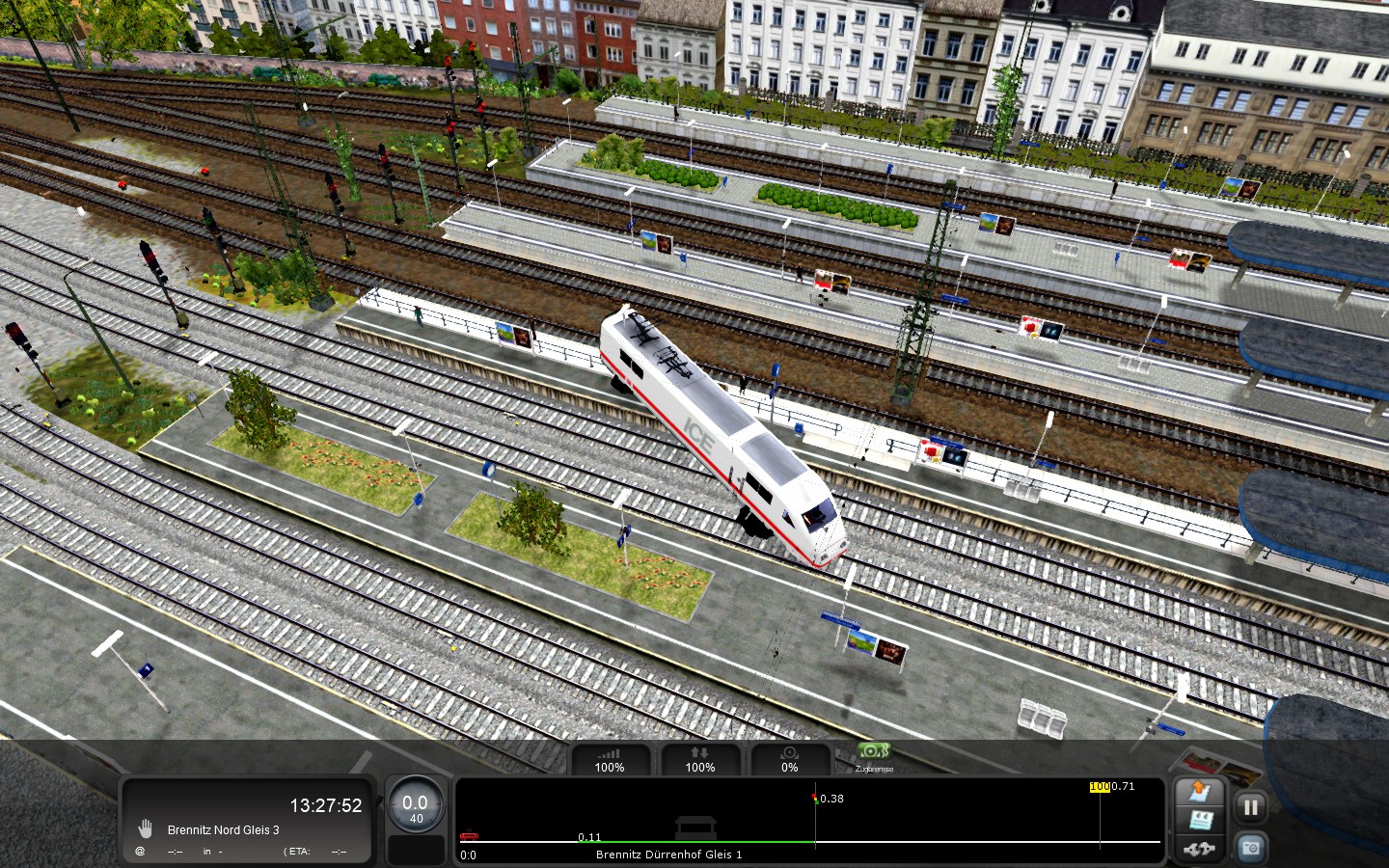Select the station marker on the track monitor

tap(694, 827)
